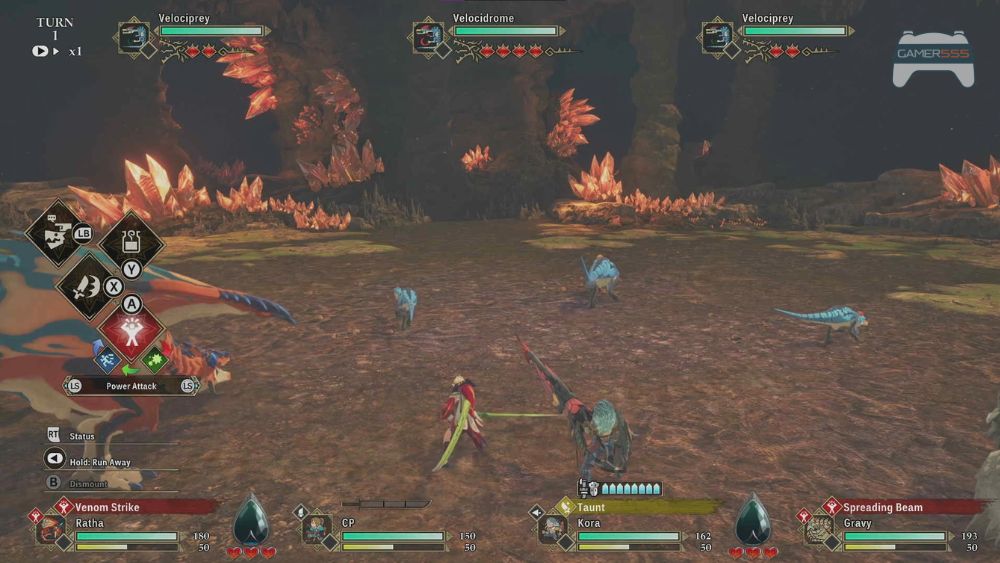Select Ratha's party portrait
This screenshot has width=1000, height=563.
pyautogui.click(x=50, y=528)
